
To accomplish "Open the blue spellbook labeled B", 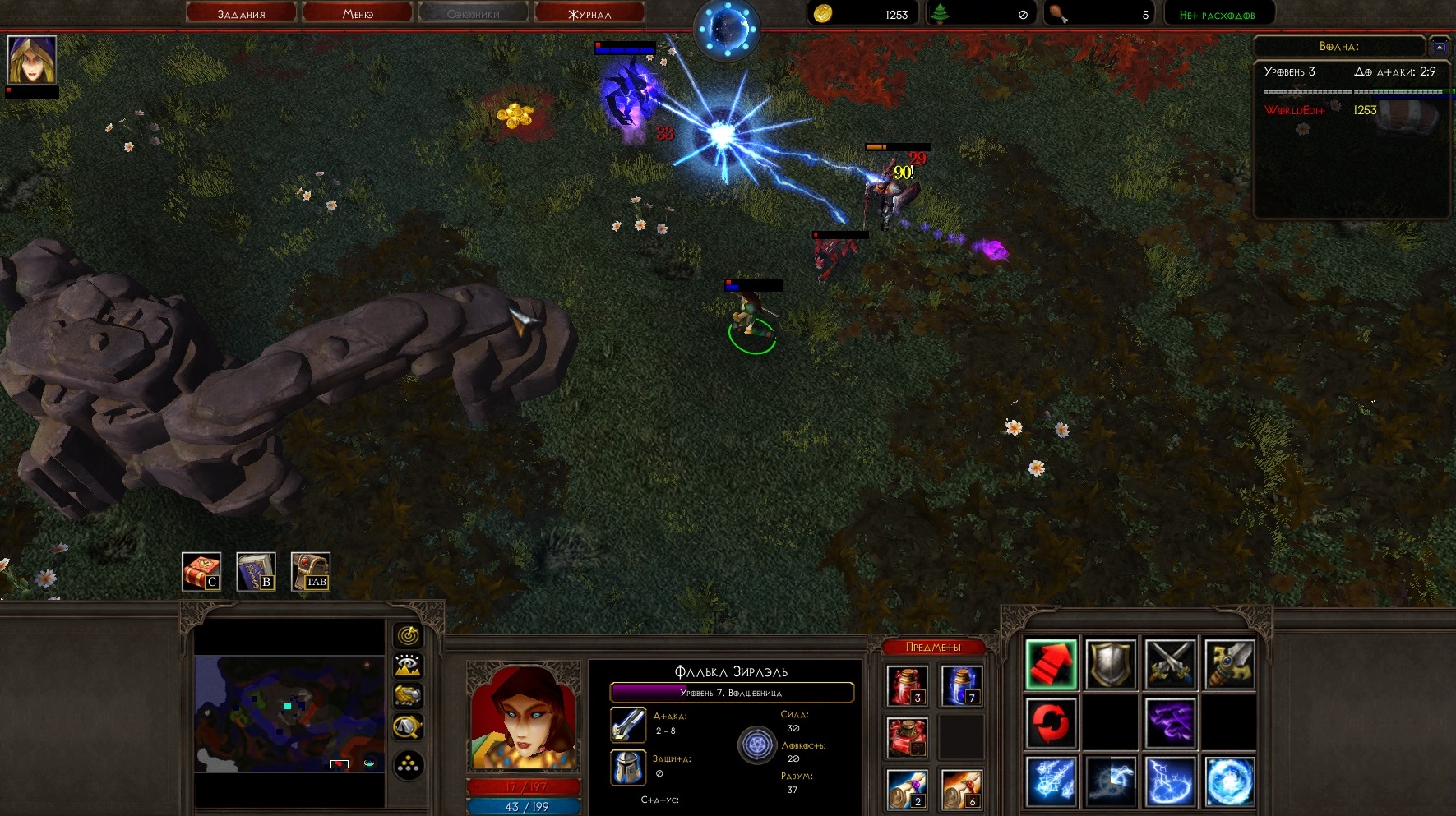I will click(256, 571).
